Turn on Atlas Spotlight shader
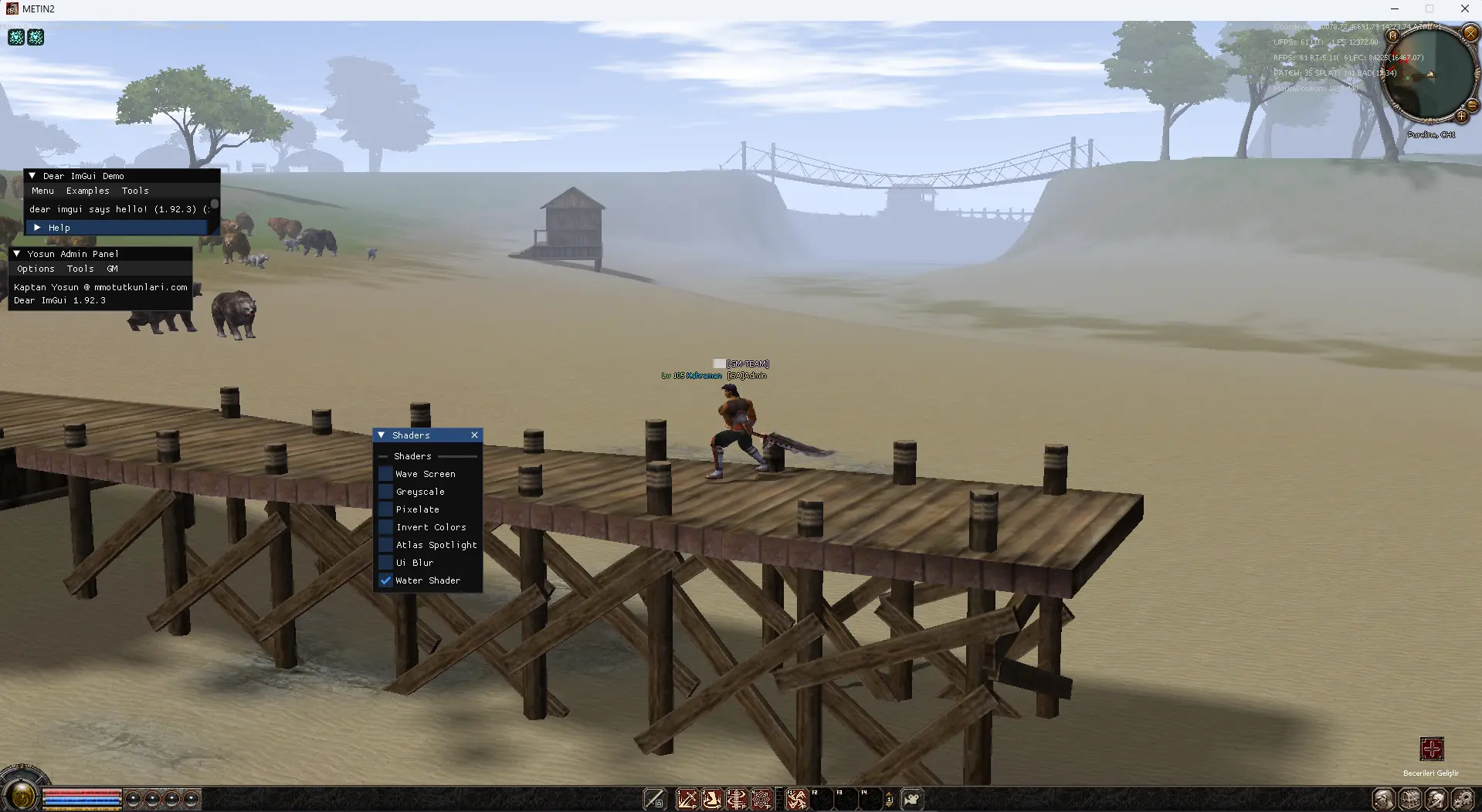The image size is (1482, 812). tap(385, 545)
